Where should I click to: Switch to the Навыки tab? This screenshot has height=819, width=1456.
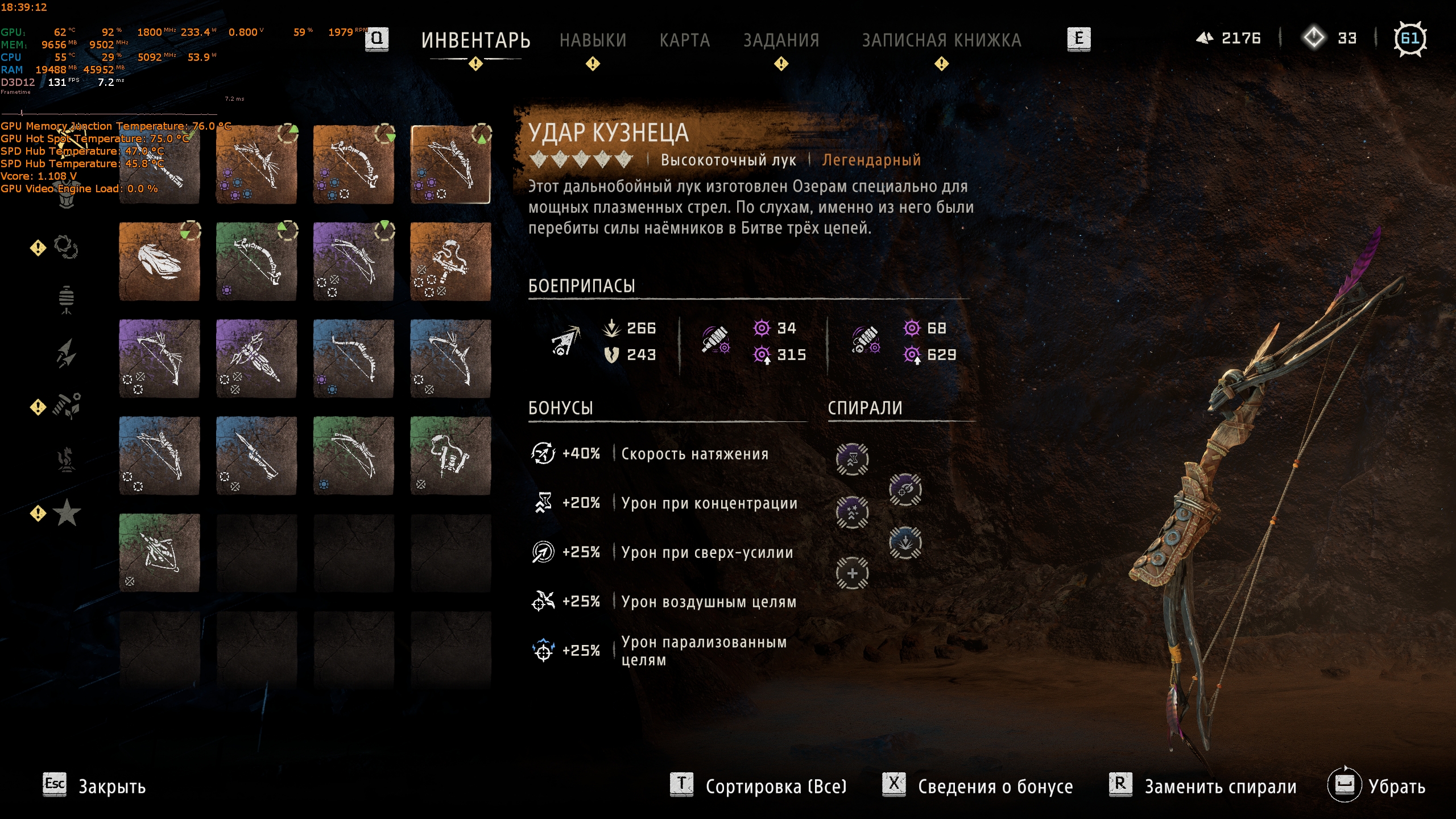tap(593, 40)
